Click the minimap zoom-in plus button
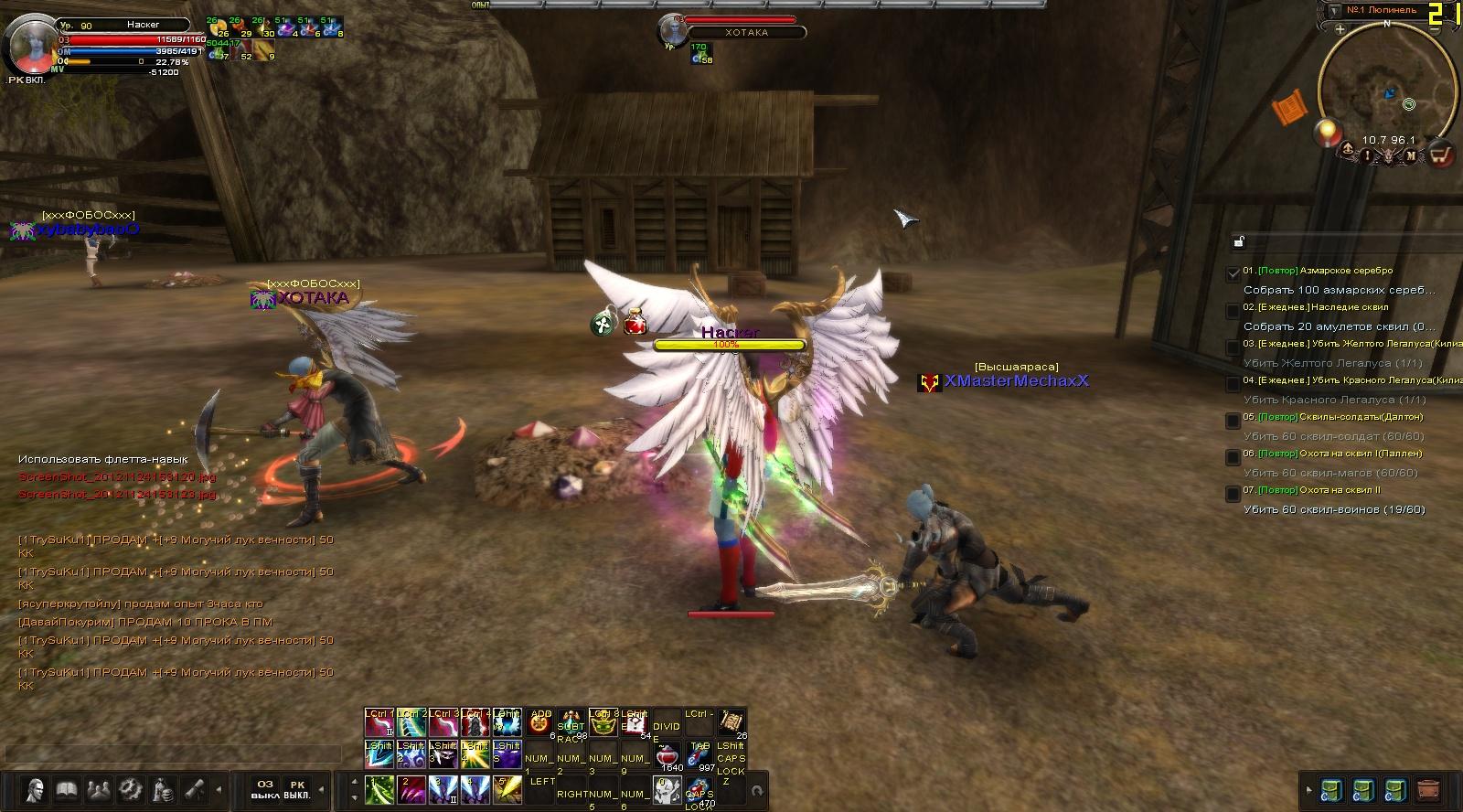 [x=1340, y=29]
